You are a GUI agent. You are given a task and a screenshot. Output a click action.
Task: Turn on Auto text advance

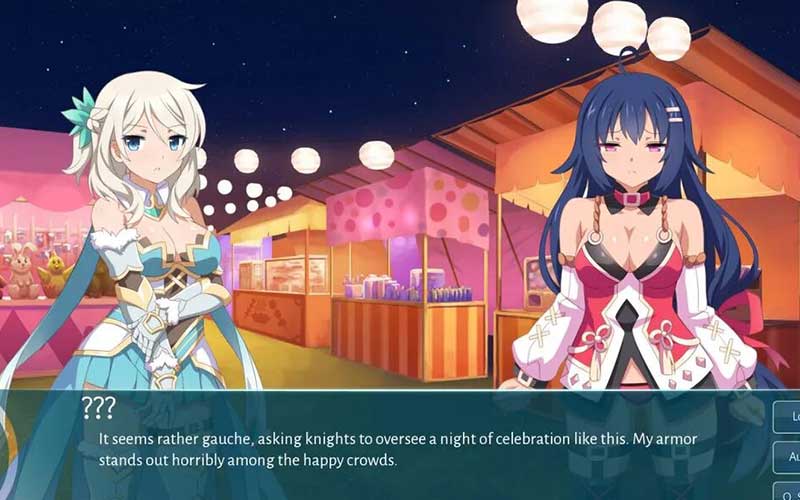coord(788,455)
